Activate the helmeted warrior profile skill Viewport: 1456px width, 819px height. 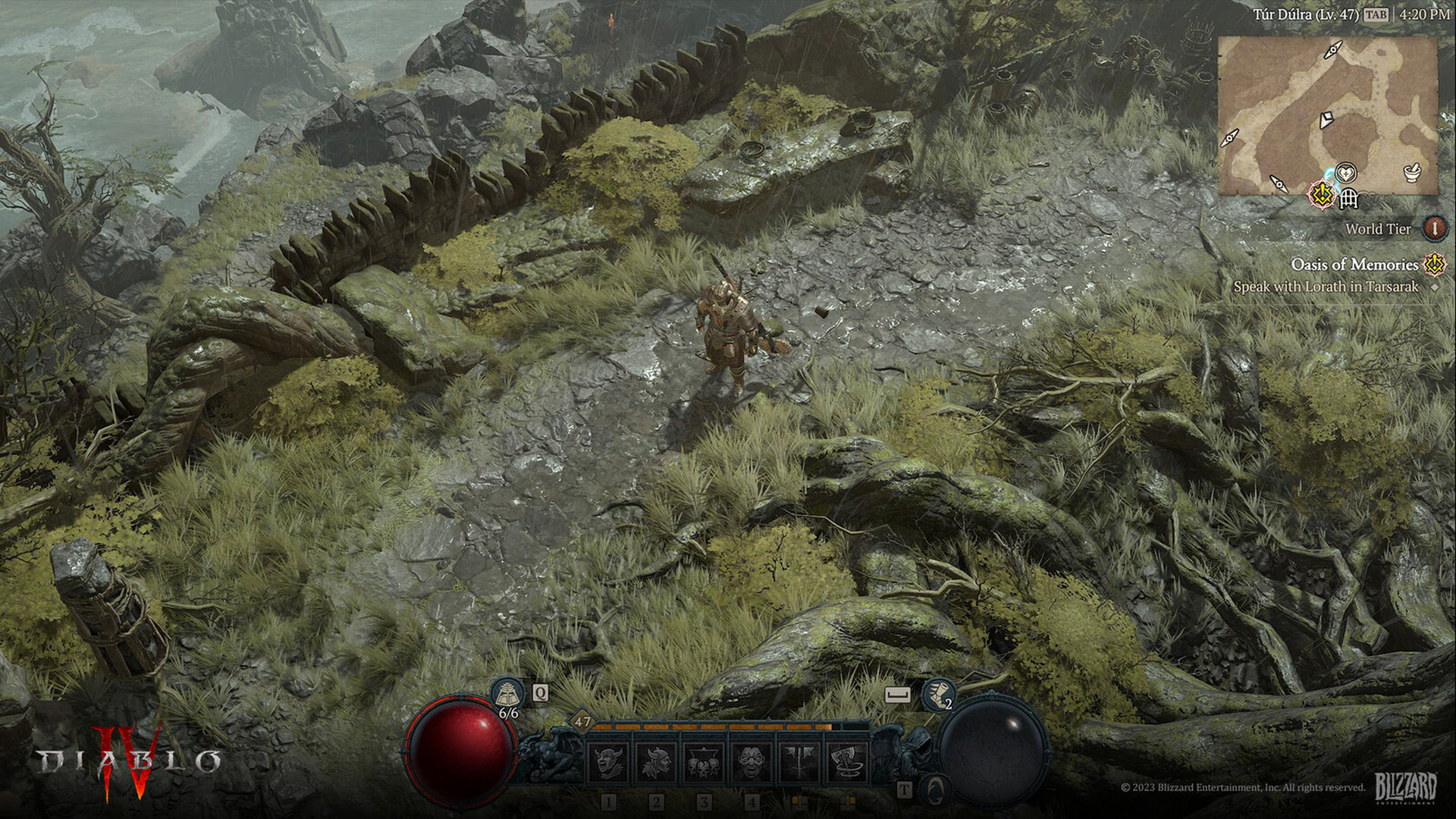click(655, 761)
